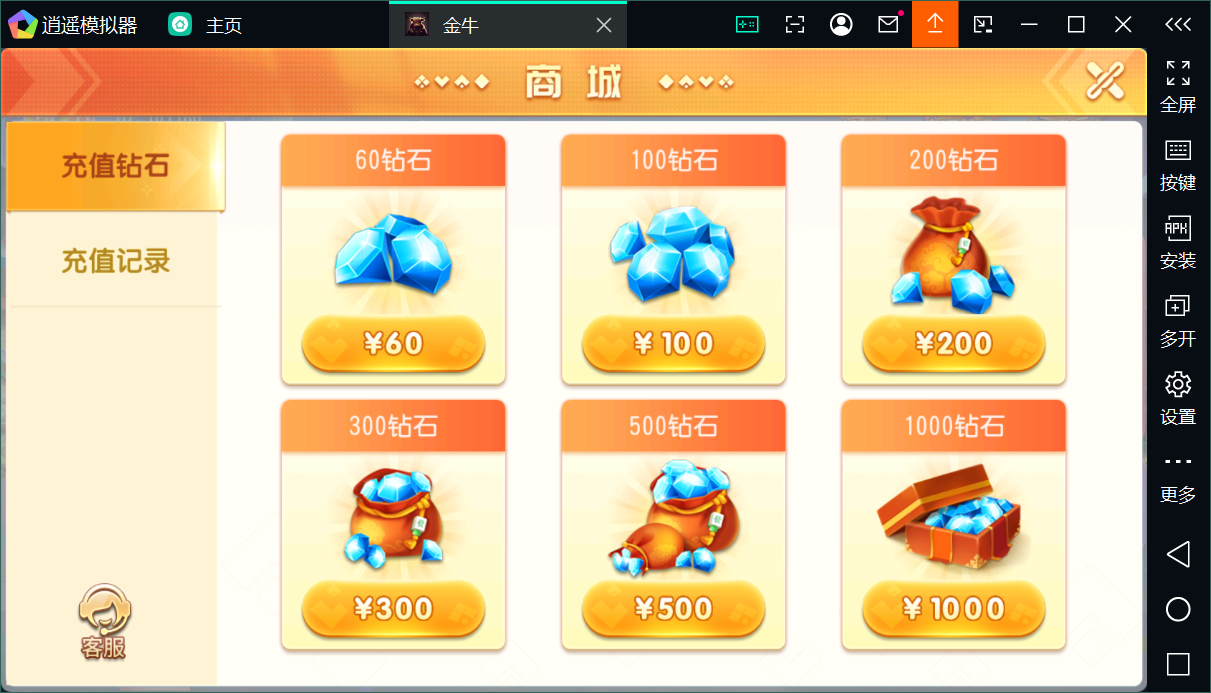Buy the 60 diamond pack for ¥60
The width and height of the screenshot is (1211, 693).
click(x=393, y=344)
